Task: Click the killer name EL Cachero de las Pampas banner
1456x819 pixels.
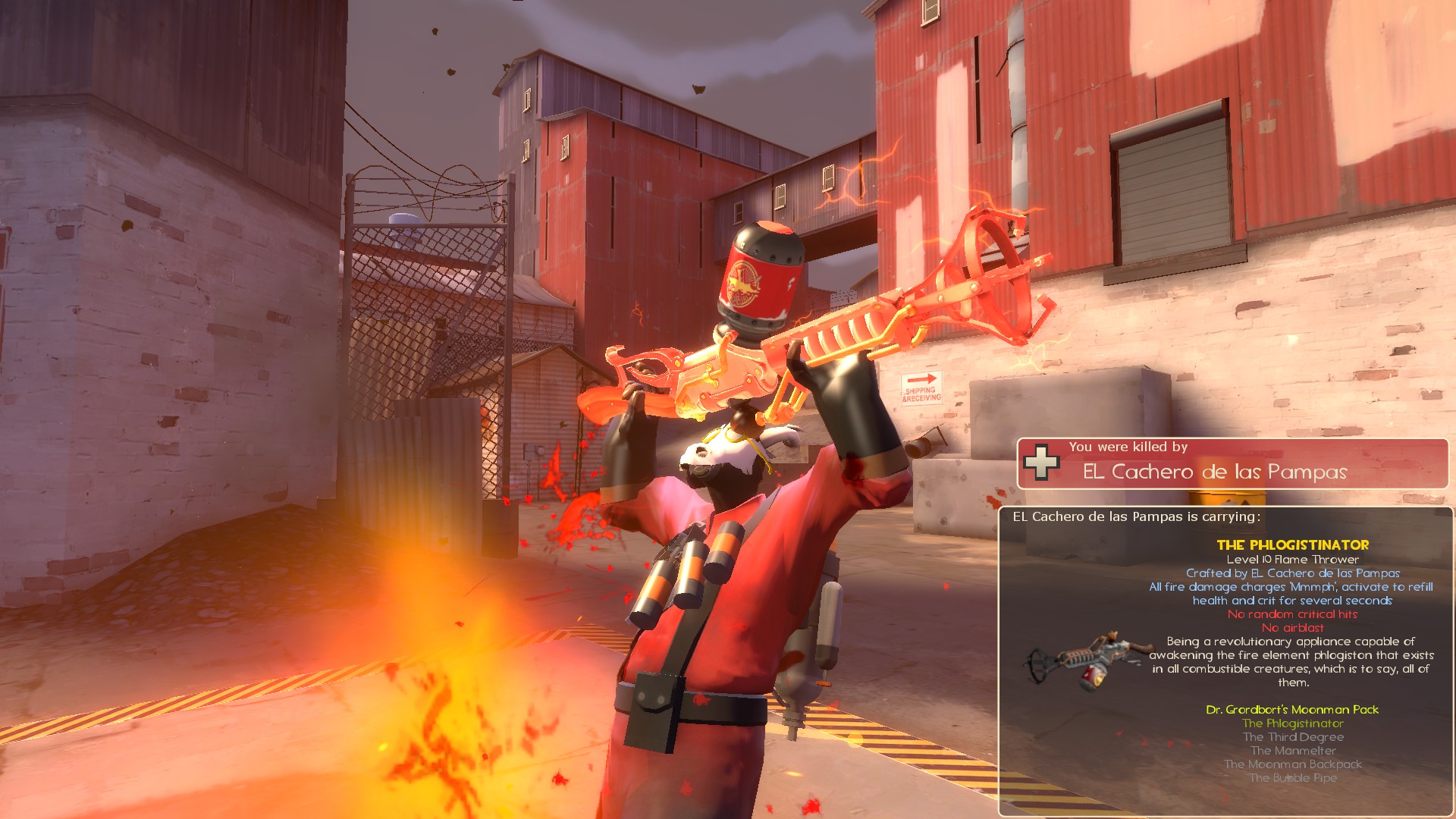Action: (1214, 472)
